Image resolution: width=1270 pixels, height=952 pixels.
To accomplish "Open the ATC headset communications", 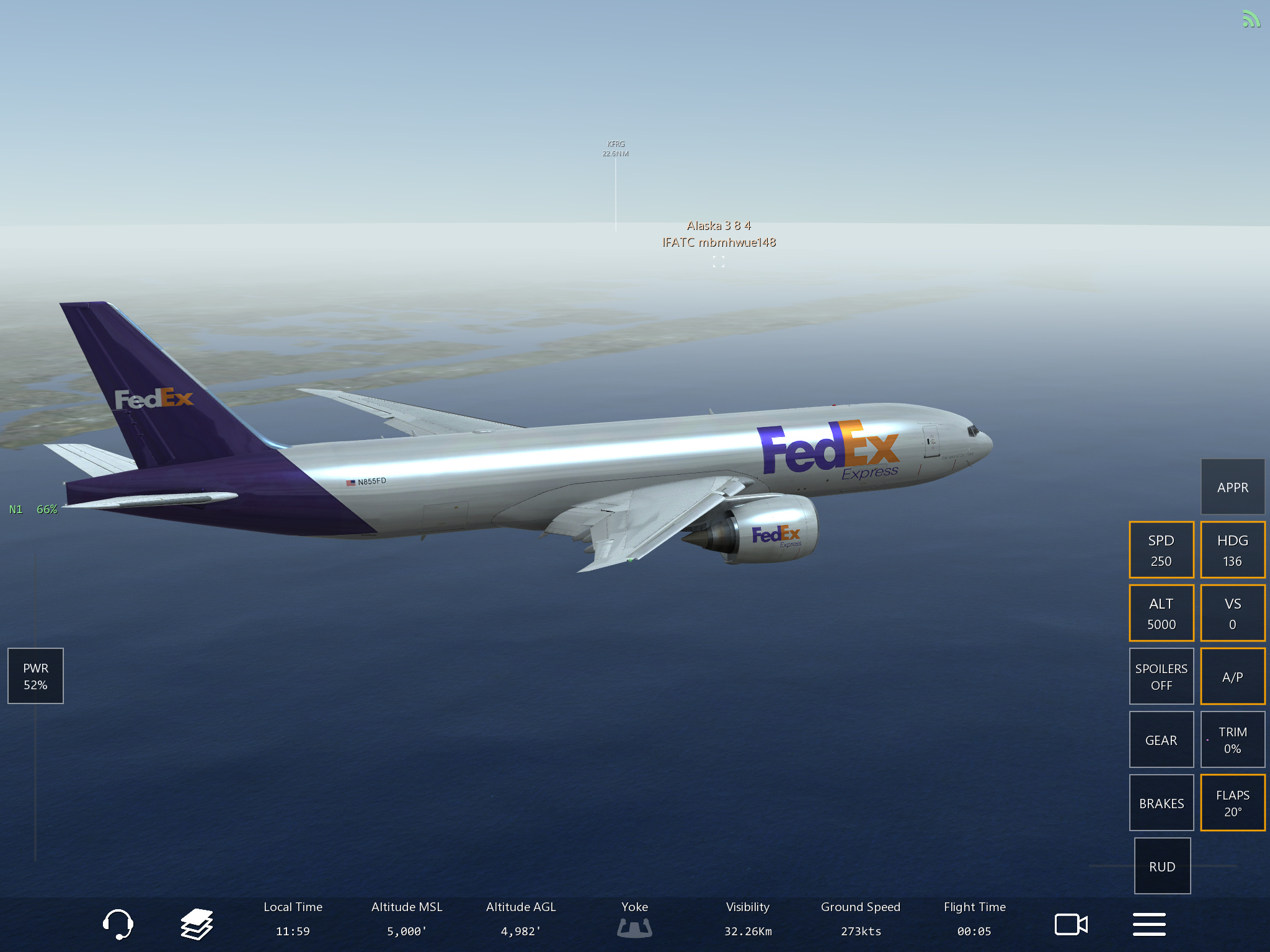I will click(117, 924).
